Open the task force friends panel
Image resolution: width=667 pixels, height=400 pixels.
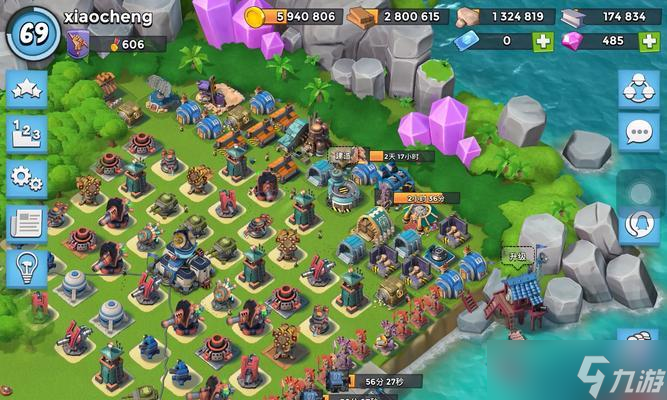pyautogui.click(x=638, y=89)
